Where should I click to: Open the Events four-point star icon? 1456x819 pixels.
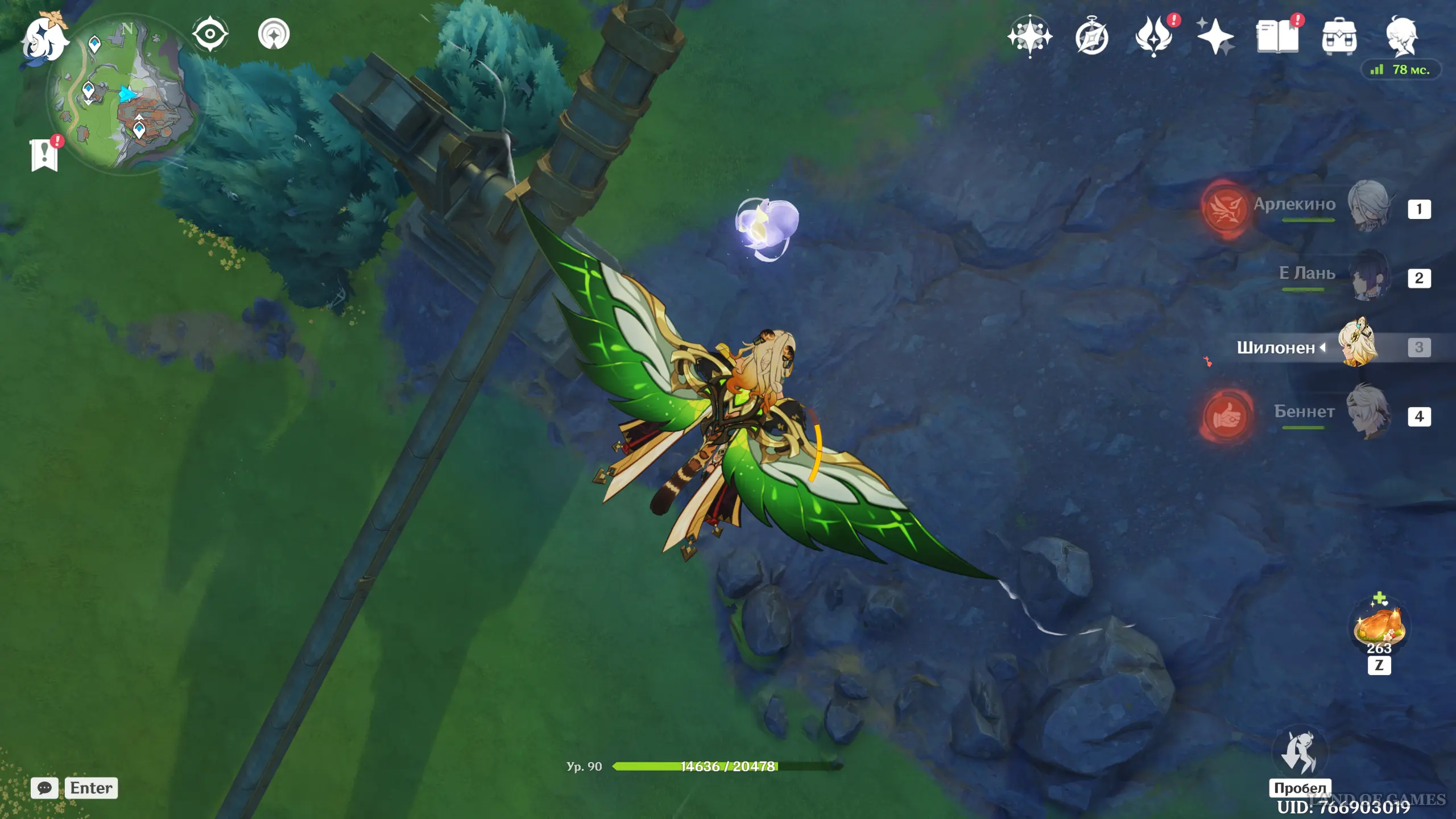(x=1215, y=37)
